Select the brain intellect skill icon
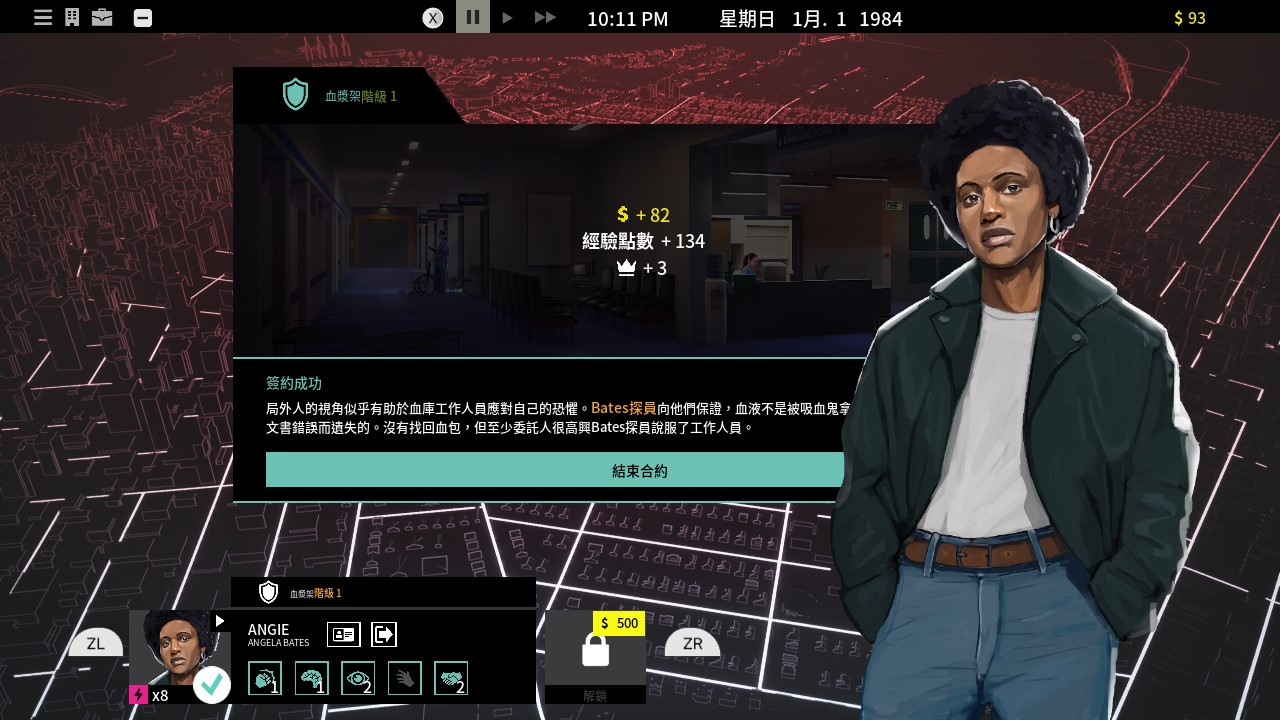1280x720 pixels. (312, 678)
